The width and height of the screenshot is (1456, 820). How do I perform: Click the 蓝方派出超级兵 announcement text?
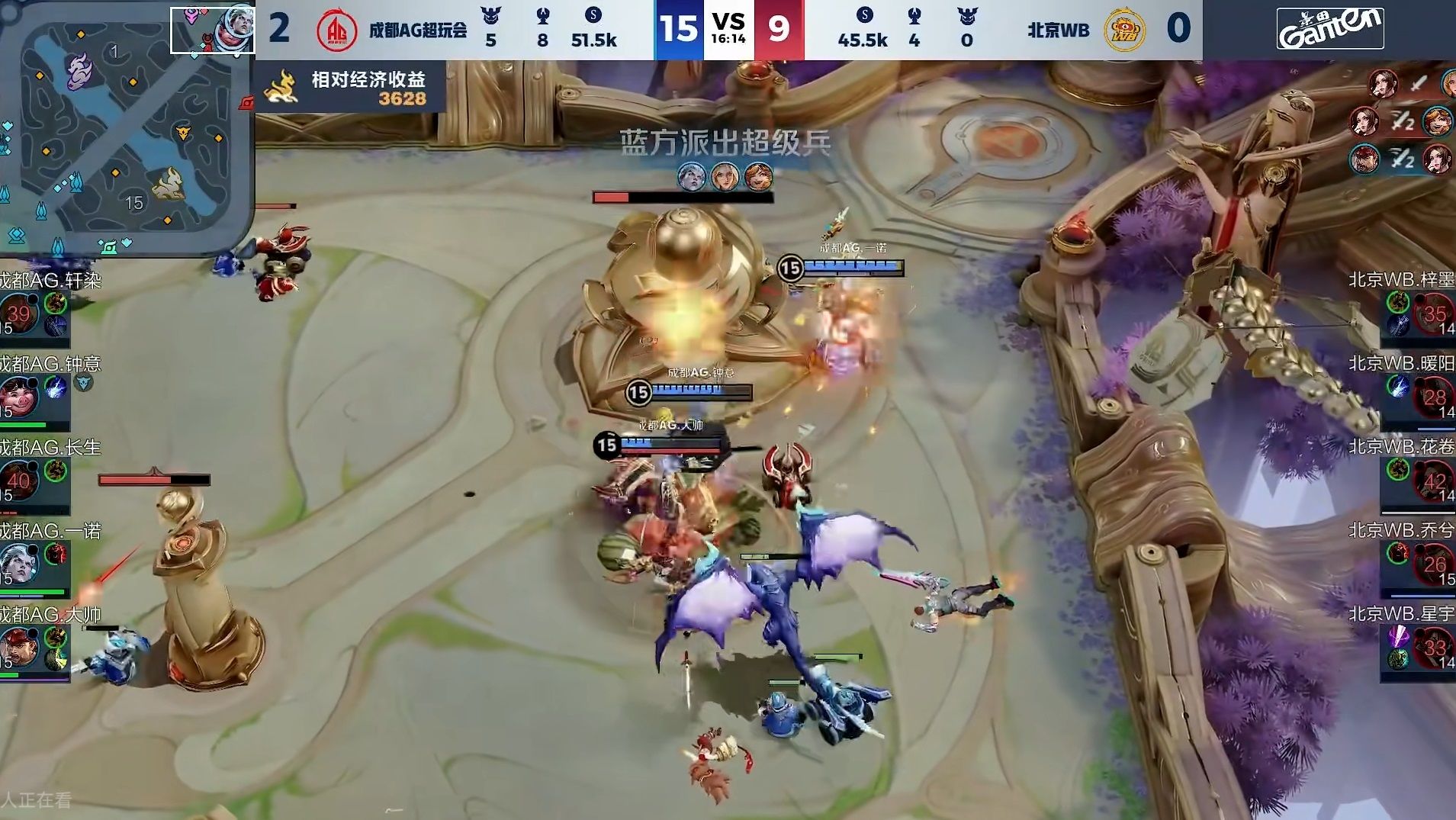coord(725,142)
